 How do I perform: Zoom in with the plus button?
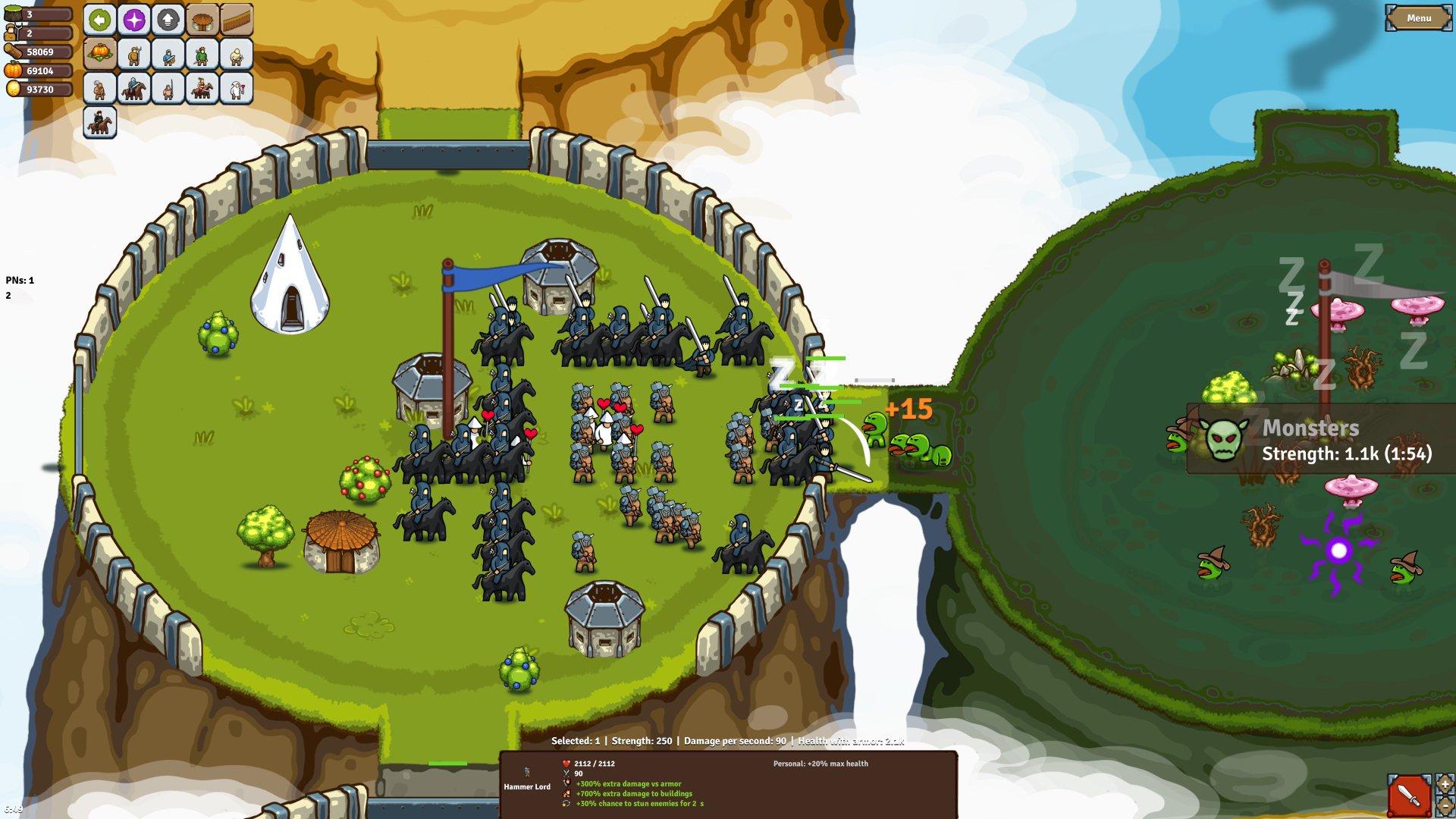click(x=1444, y=785)
